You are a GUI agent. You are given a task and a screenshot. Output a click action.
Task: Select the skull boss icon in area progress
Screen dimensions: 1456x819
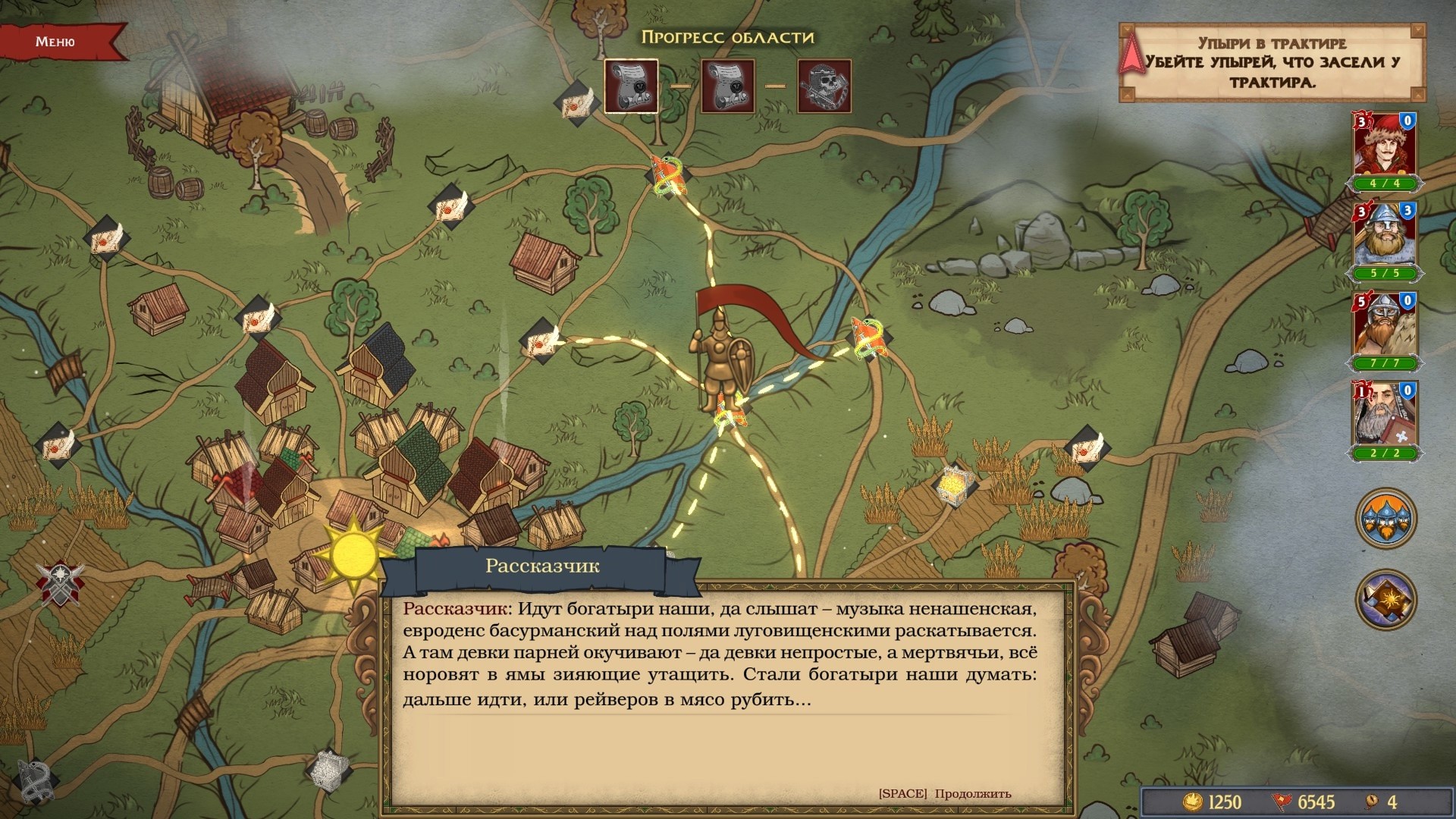(824, 86)
